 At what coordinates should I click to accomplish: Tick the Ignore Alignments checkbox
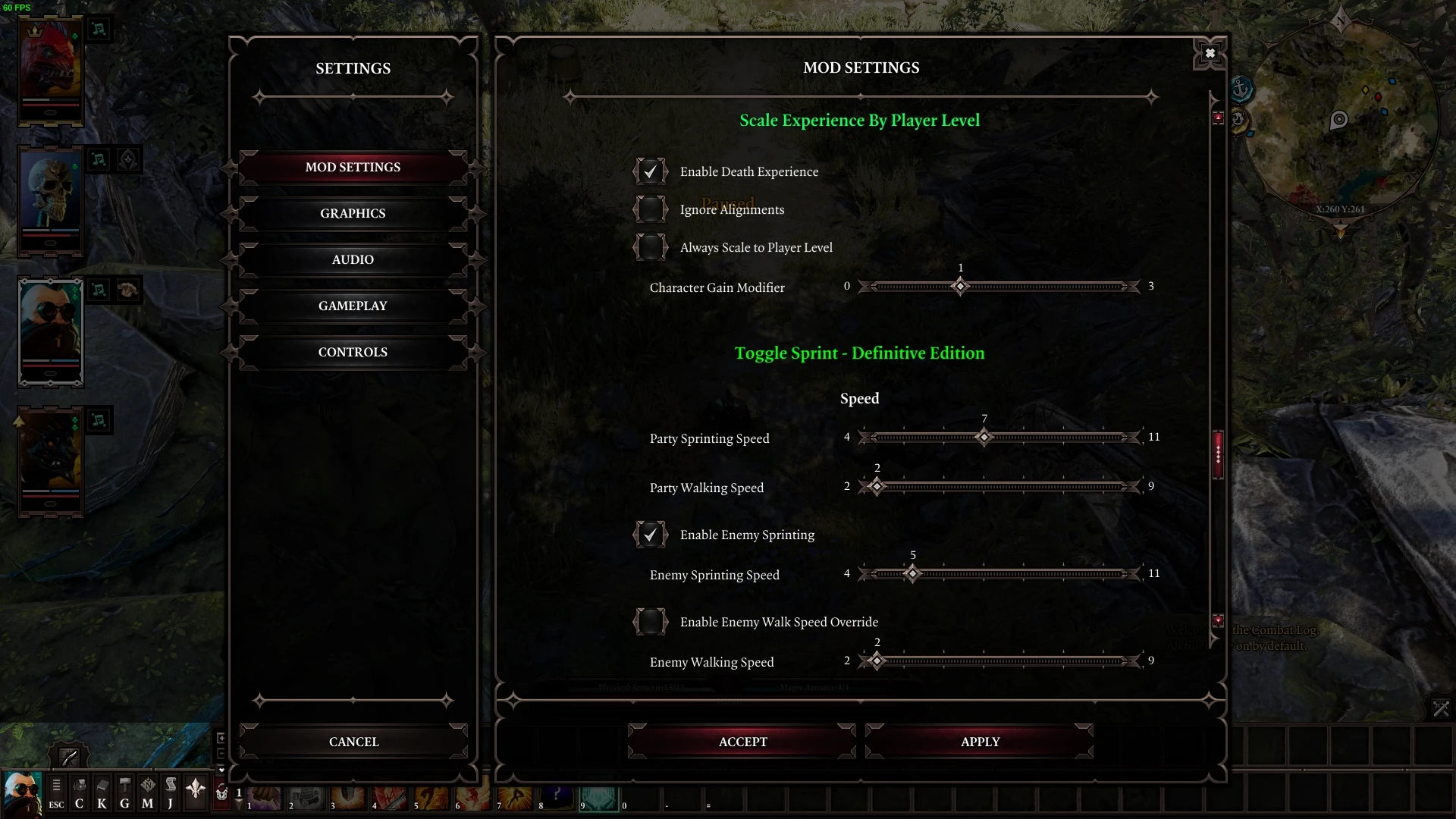pos(651,210)
